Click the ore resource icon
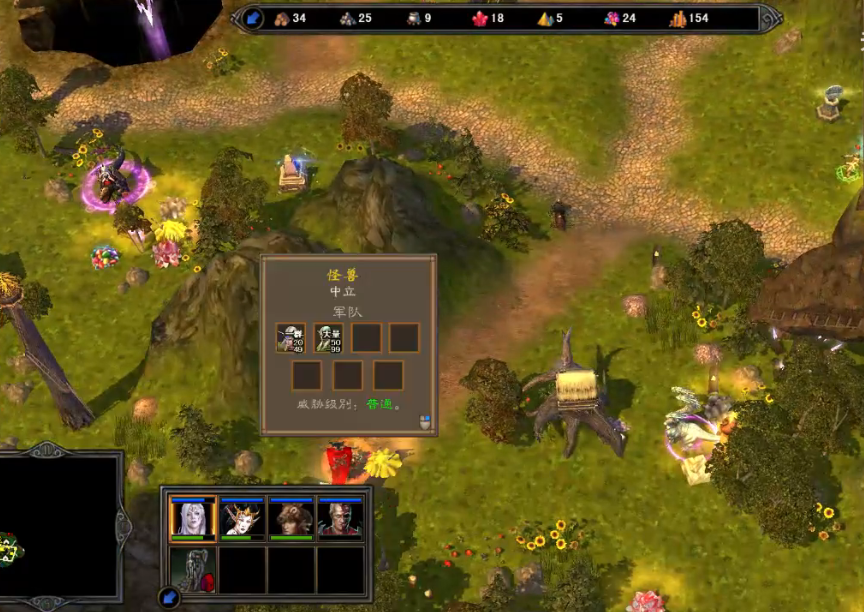Image resolution: width=864 pixels, height=612 pixels. [347, 18]
